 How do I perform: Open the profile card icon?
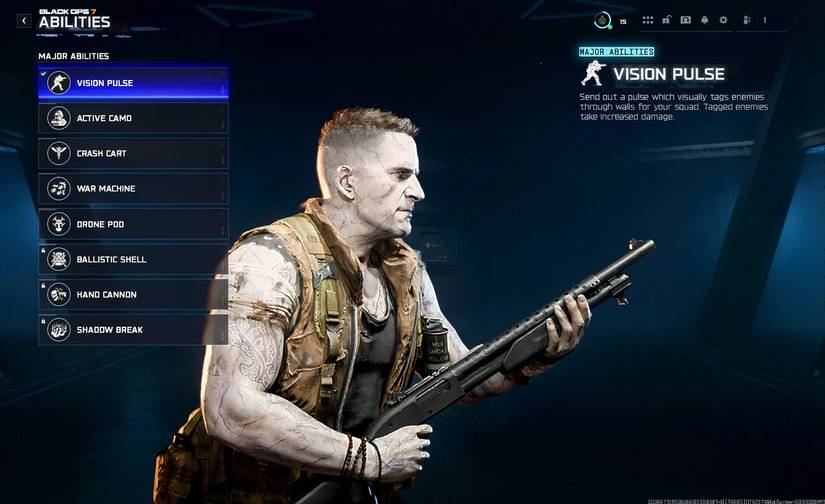pos(686,20)
